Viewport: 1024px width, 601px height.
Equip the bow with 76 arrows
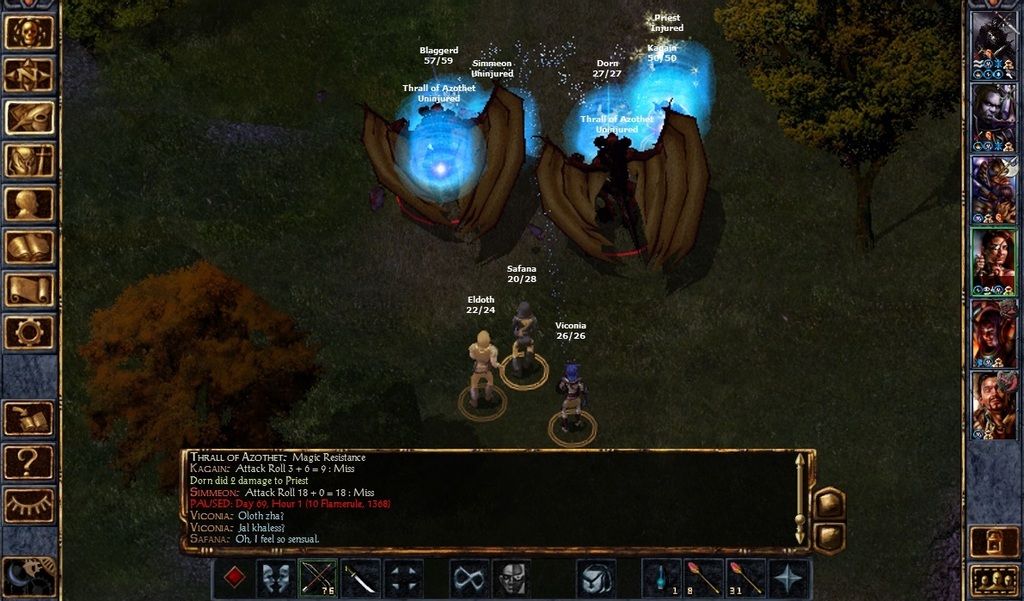[319, 578]
